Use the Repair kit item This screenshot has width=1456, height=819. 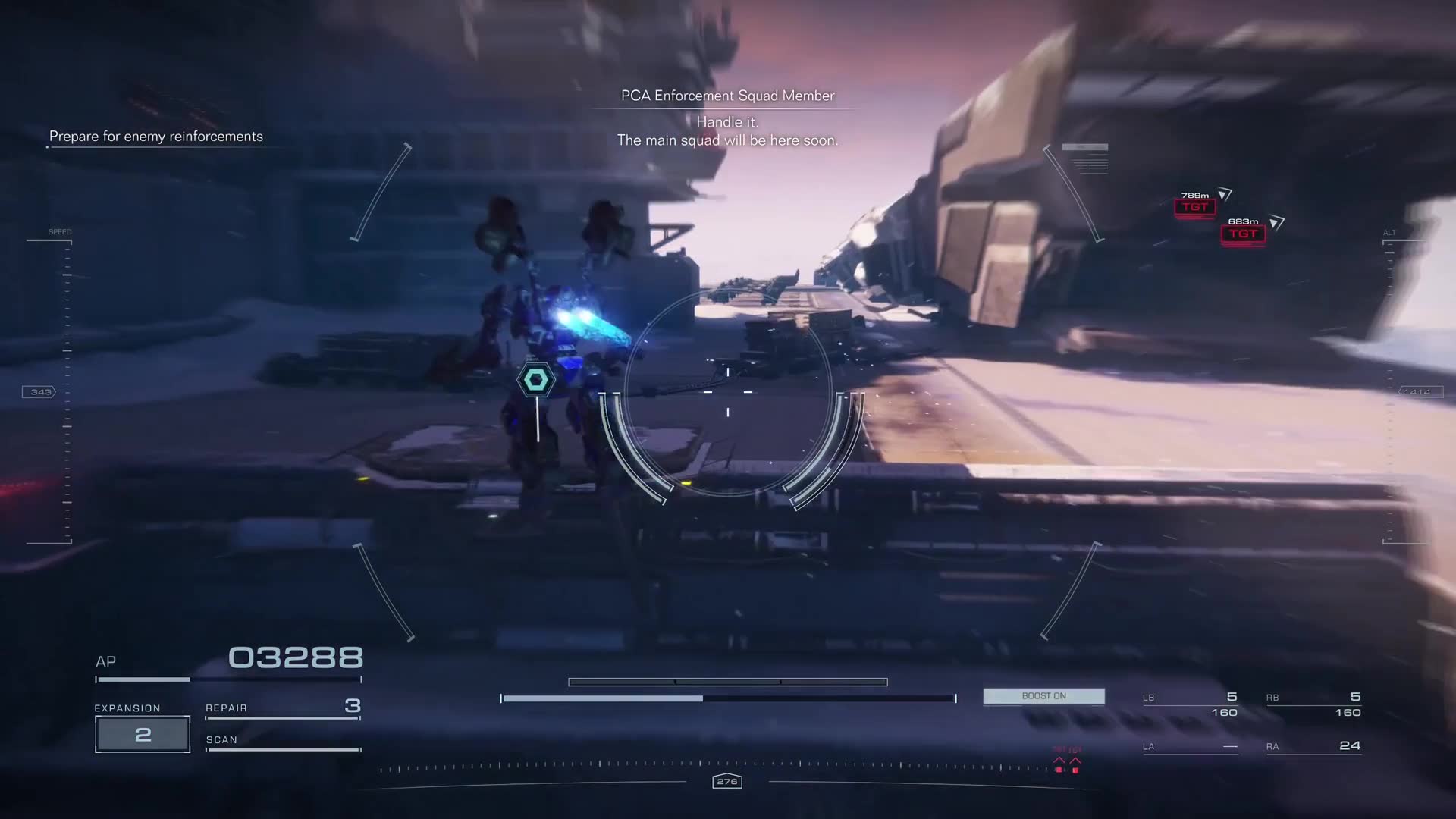(x=282, y=708)
